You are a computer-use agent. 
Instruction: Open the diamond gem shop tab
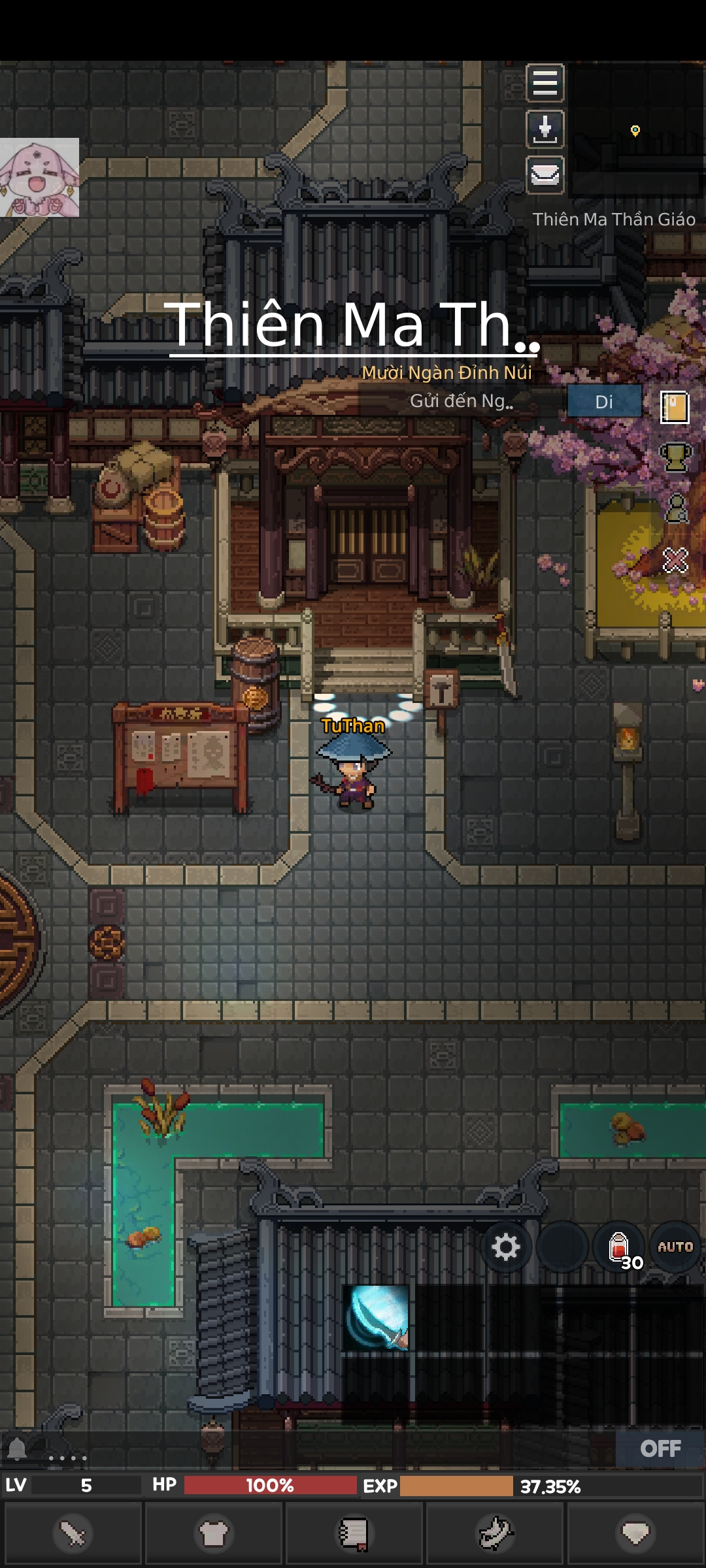tap(635, 1533)
